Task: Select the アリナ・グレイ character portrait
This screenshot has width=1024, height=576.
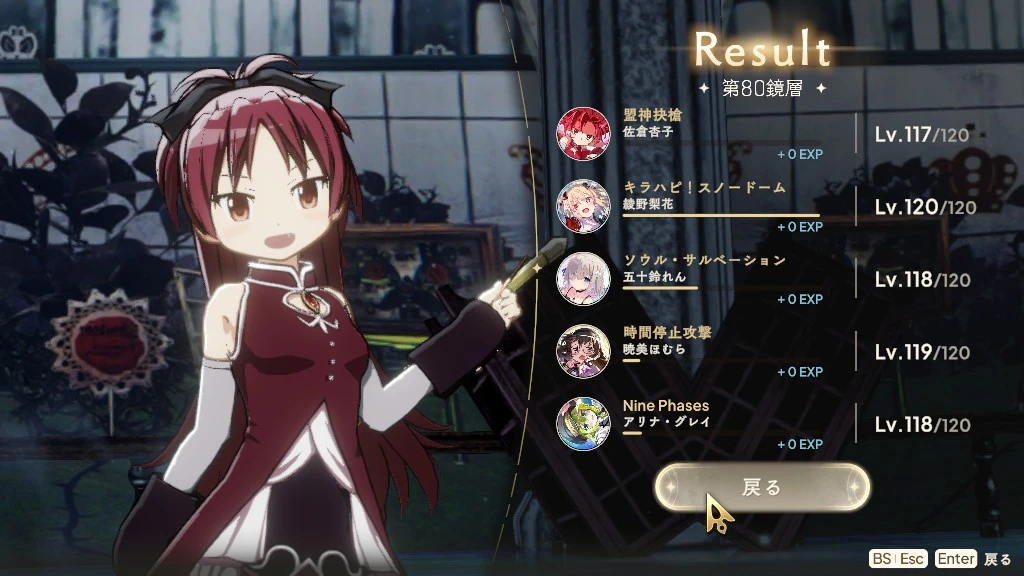Action: 581,423
